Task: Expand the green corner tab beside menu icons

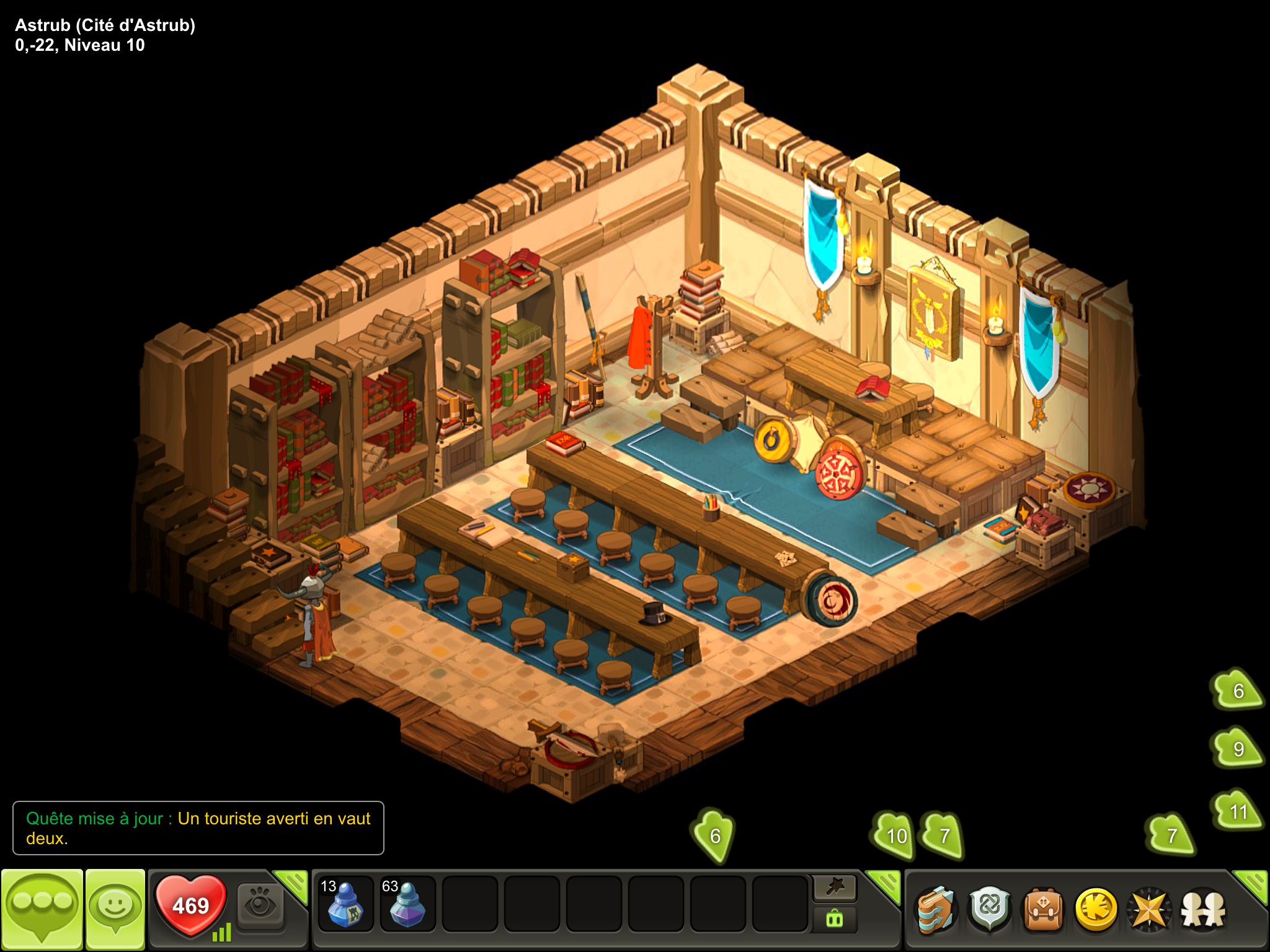Action: click(1251, 885)
